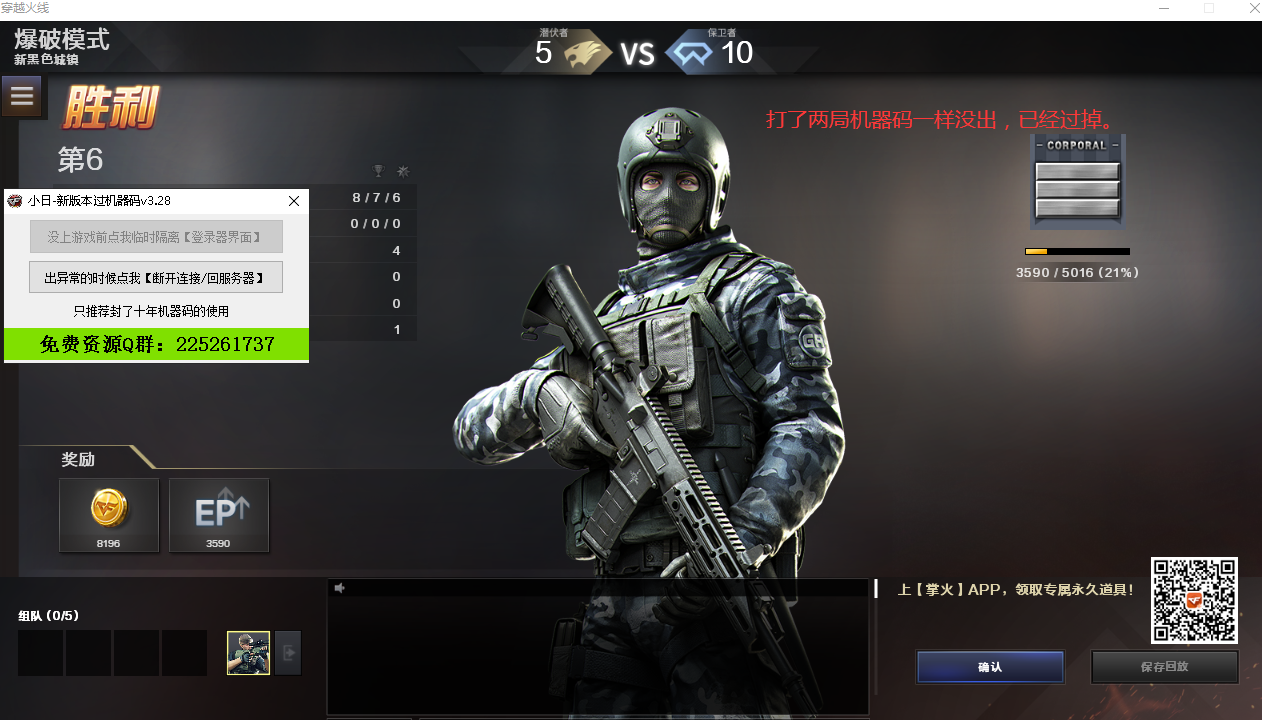1262x720 pixels.
Task: Click the 登录器界面 isolate button
Action: coord(156,237)
